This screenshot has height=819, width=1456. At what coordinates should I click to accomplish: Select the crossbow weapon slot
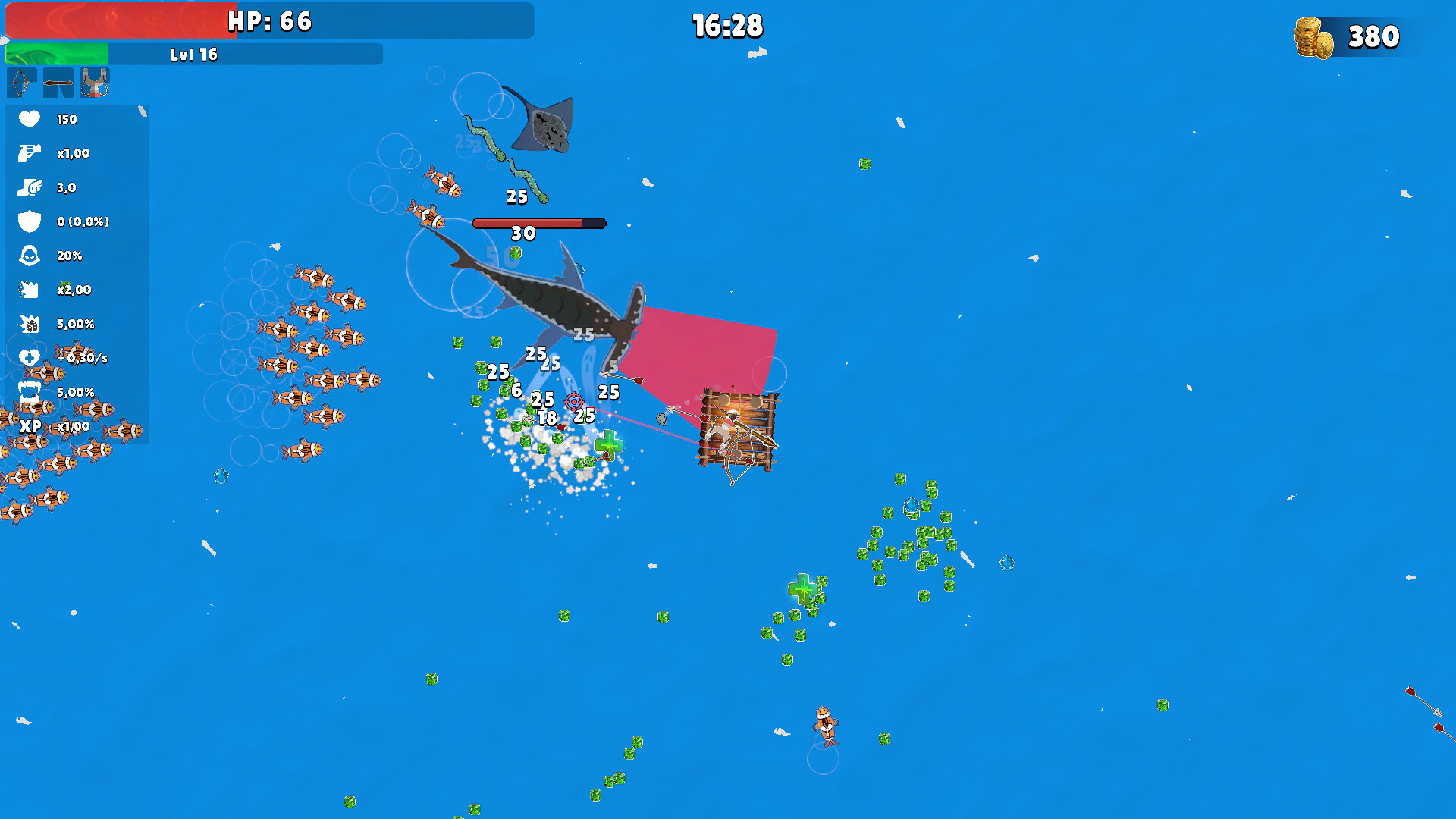[x=22, y=83]
